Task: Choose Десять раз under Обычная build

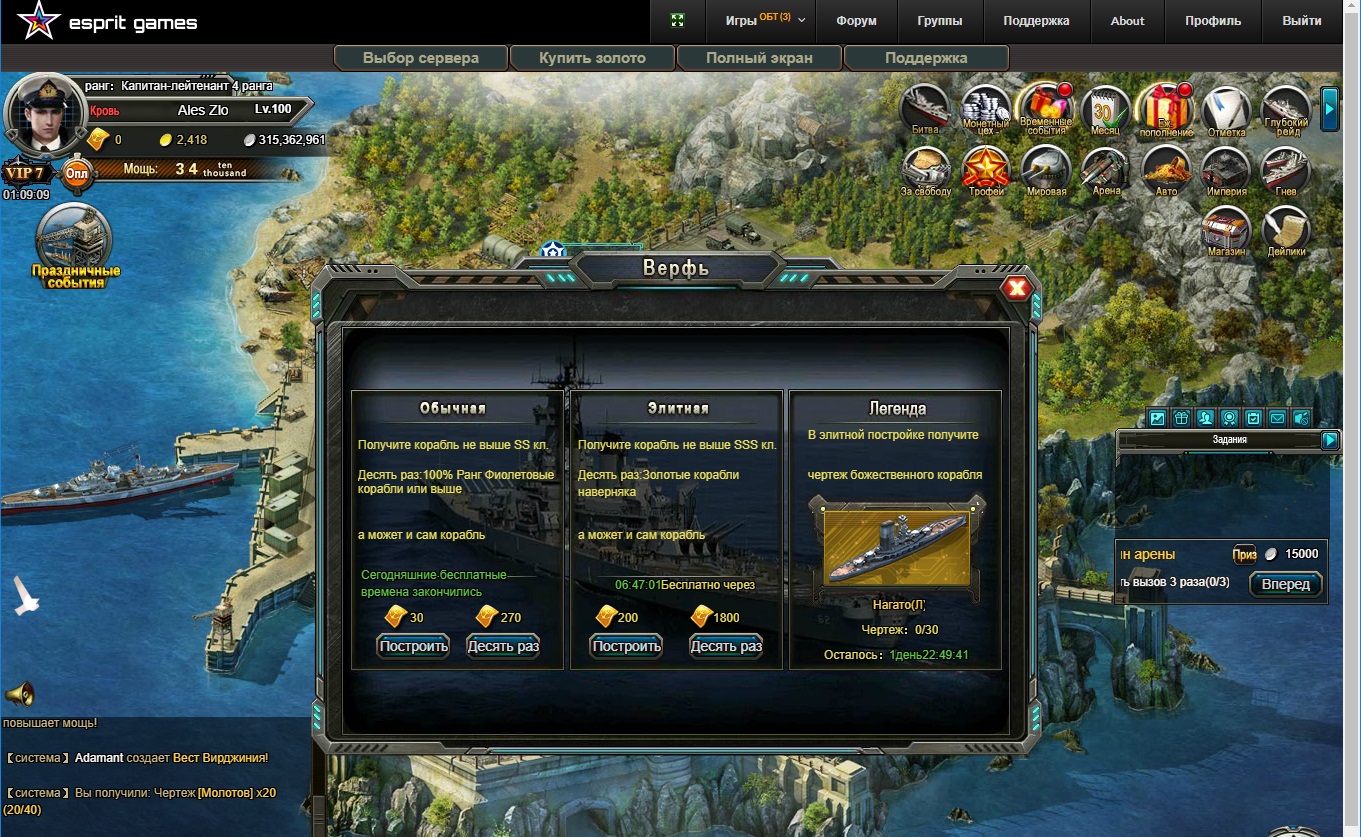Action: pos(503,646)
